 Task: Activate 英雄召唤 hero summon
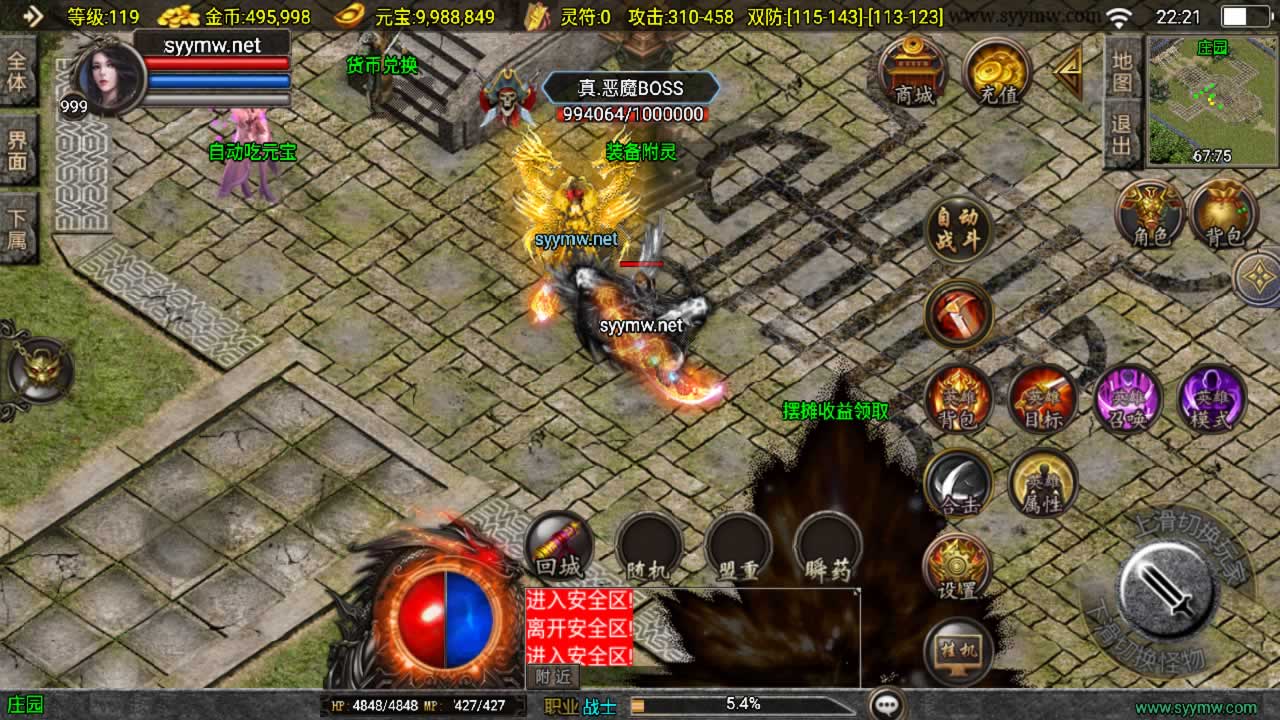click(1127, 400)
